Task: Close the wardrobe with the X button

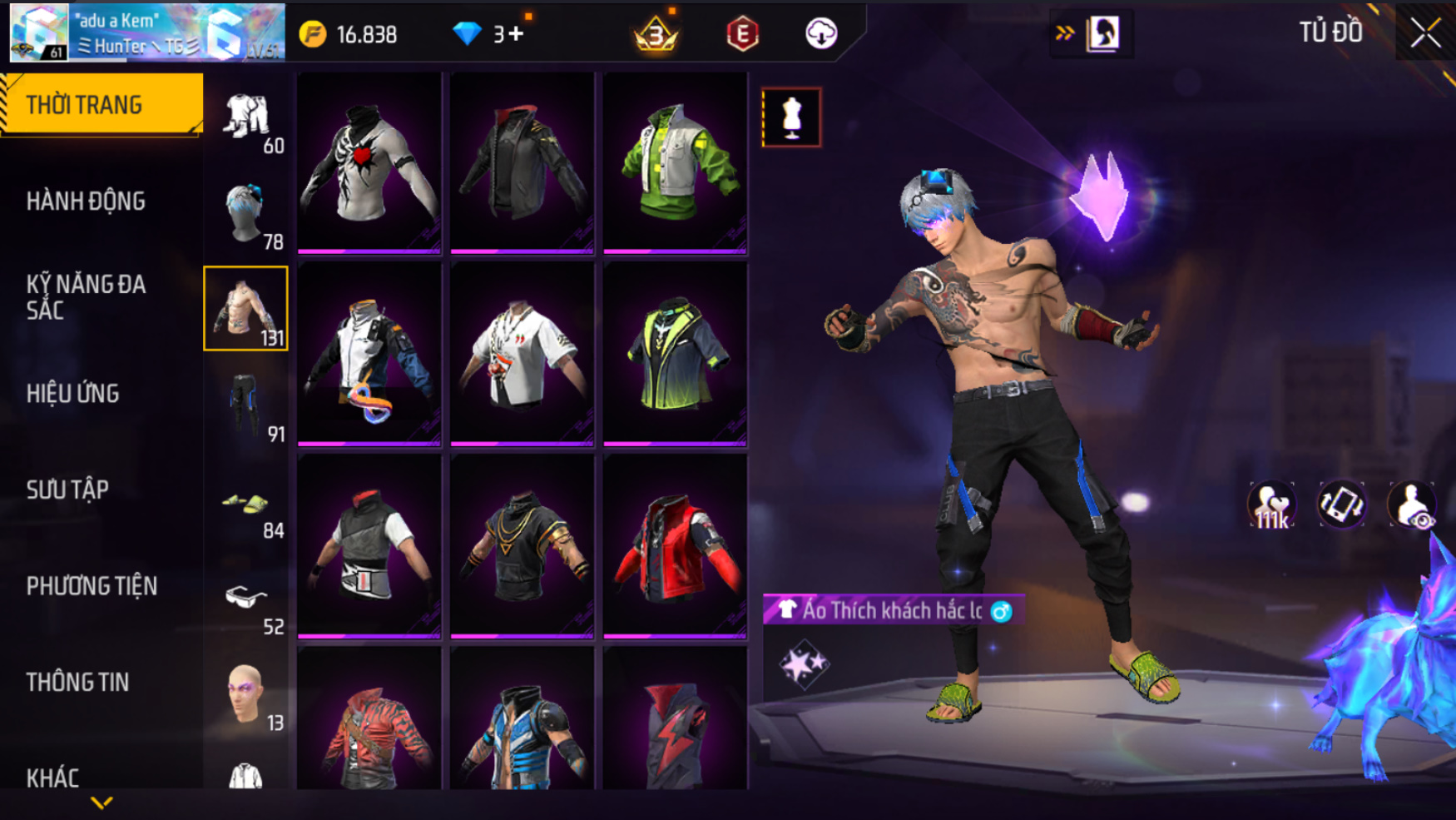Action: coord(1424,33)
